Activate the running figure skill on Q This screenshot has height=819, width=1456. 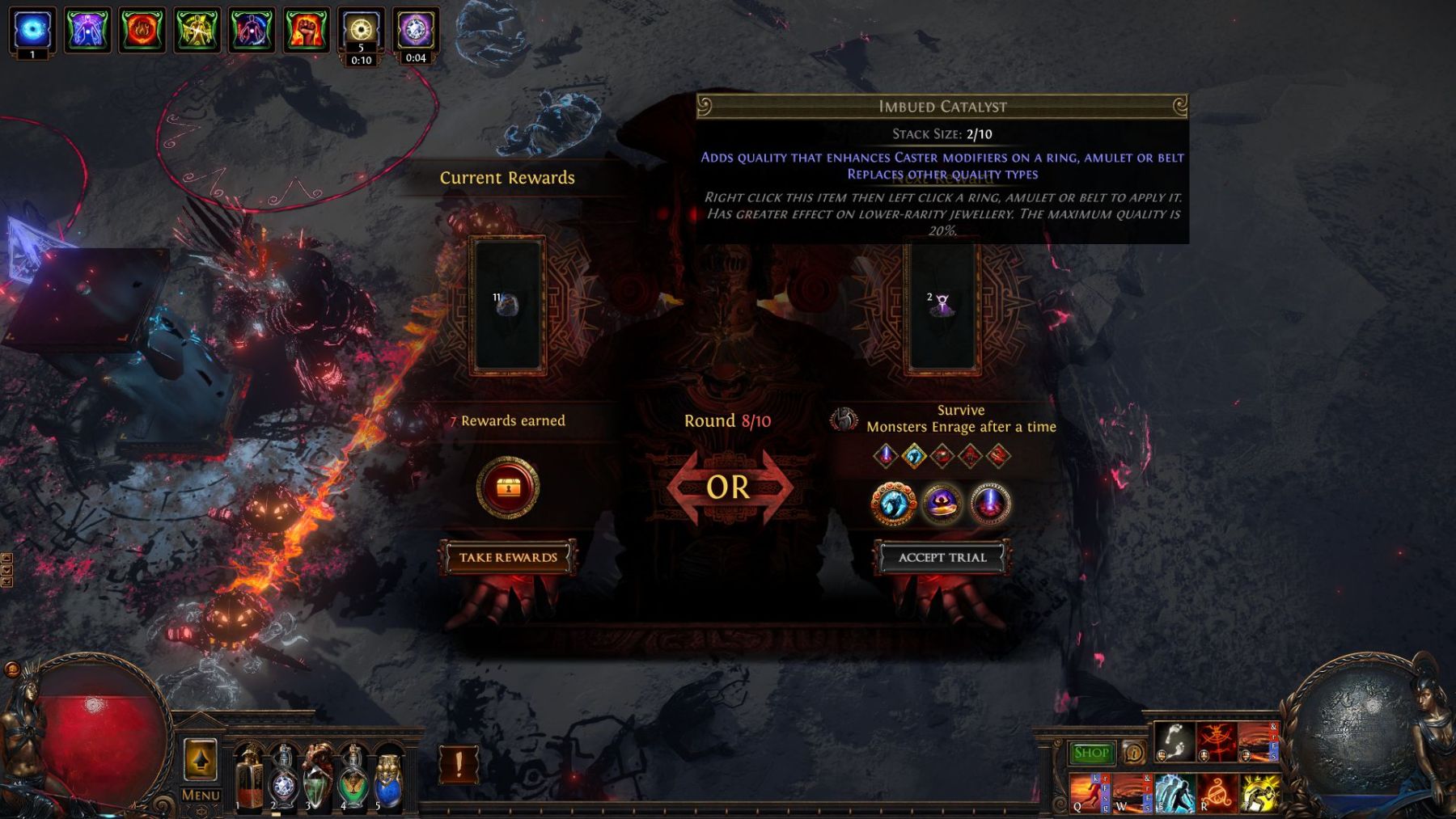click(x=1089, y=793)
